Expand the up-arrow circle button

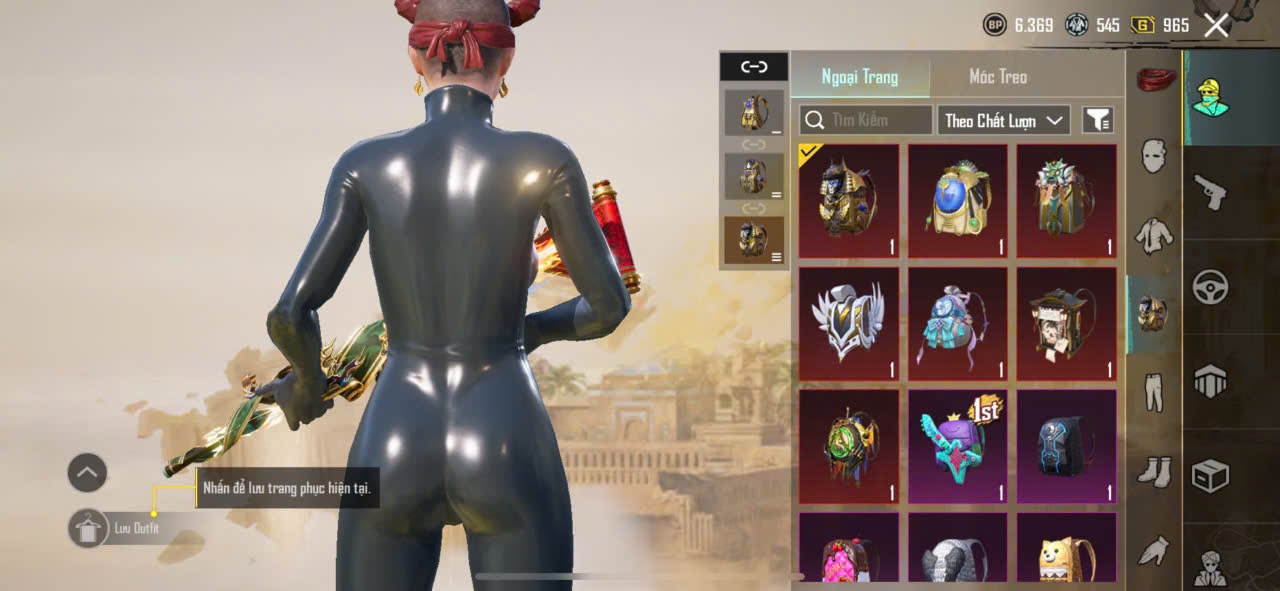pos(87,472)
